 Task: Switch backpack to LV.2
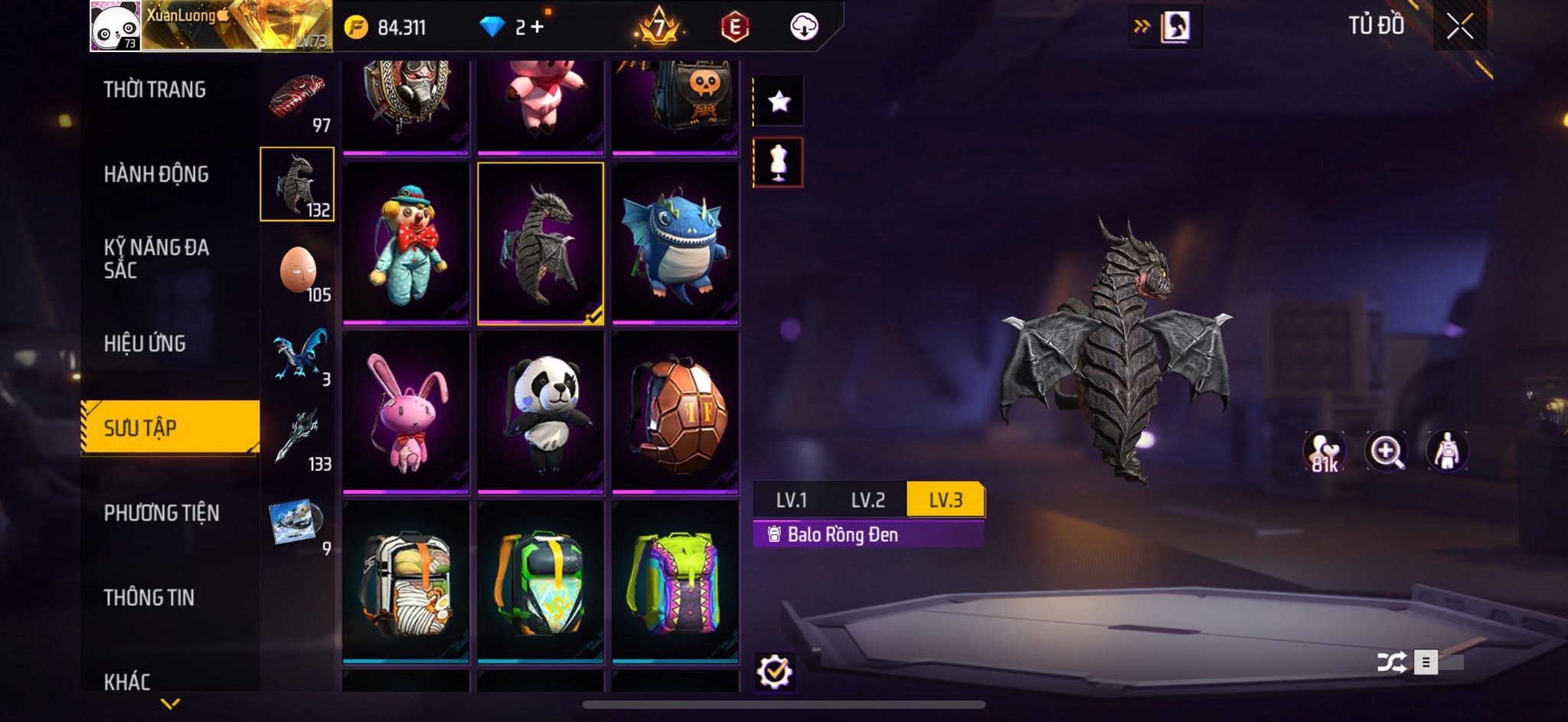[867, 500]
